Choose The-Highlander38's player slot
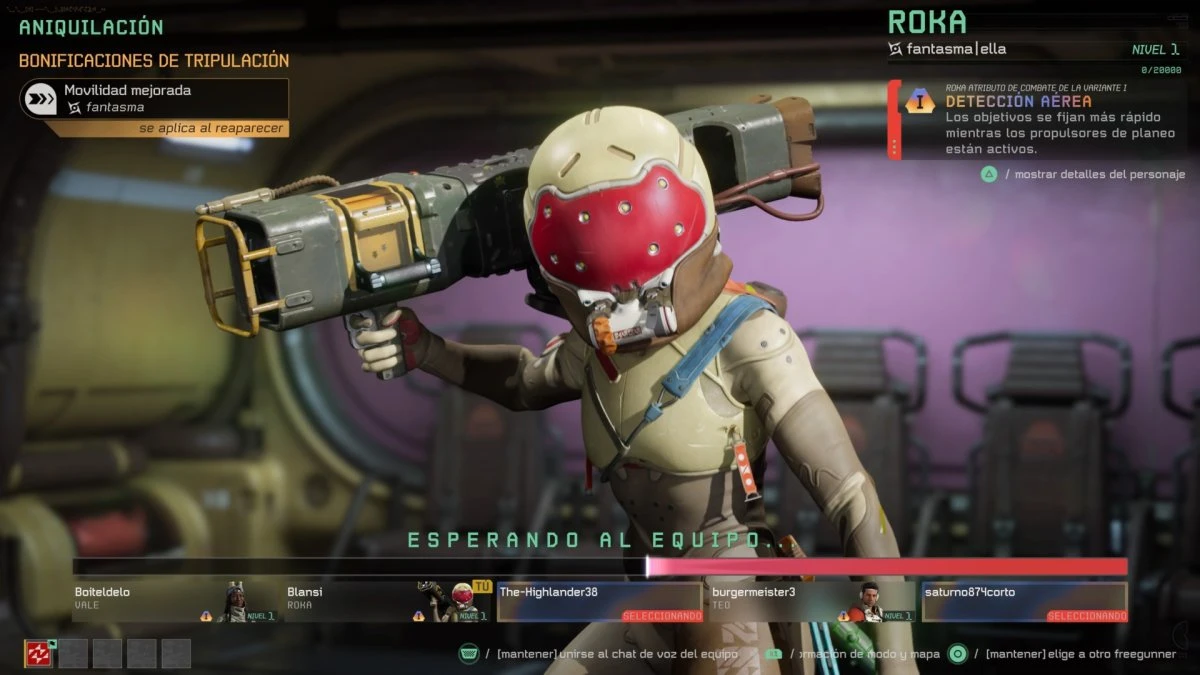This screenshot has width=1200, height=675. pos(600,602)
